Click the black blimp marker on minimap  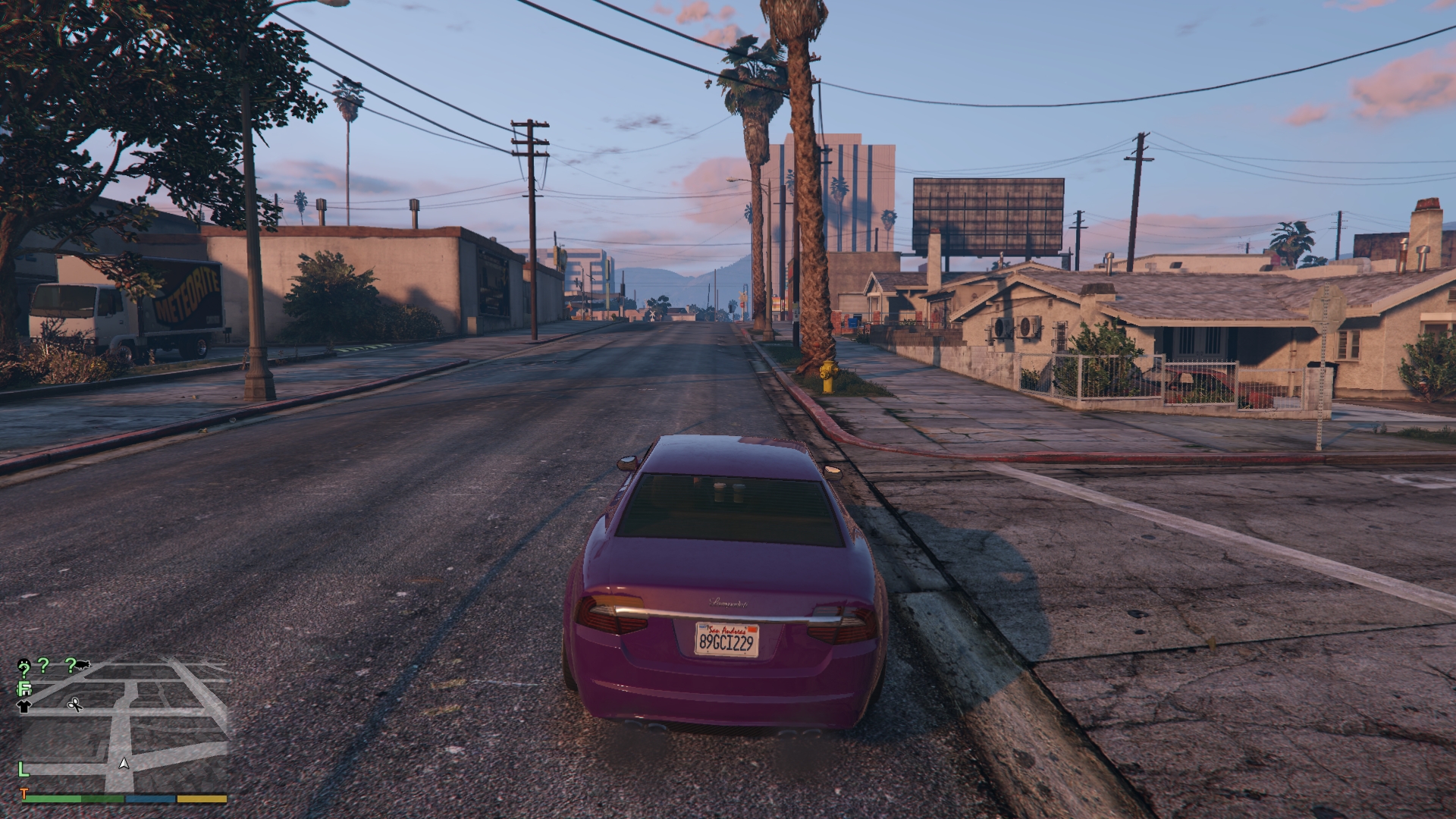[83, 665]
